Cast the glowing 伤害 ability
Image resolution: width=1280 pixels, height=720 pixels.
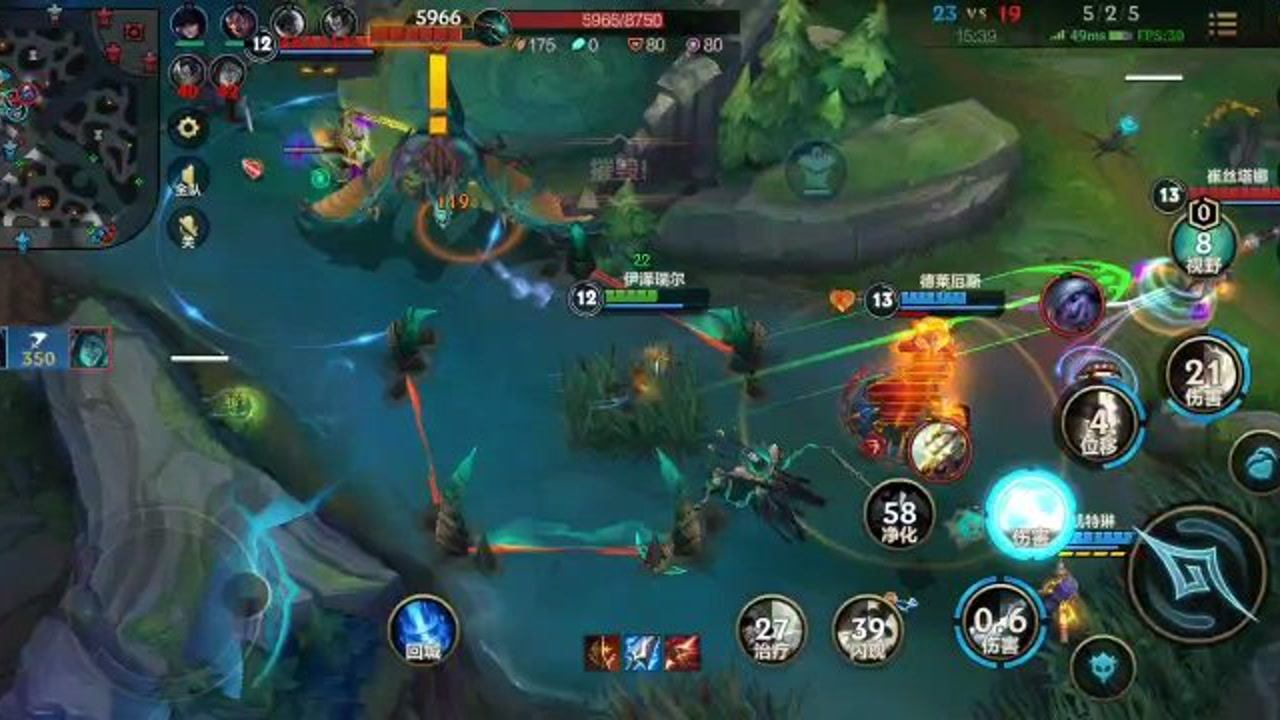(1030, 514)
